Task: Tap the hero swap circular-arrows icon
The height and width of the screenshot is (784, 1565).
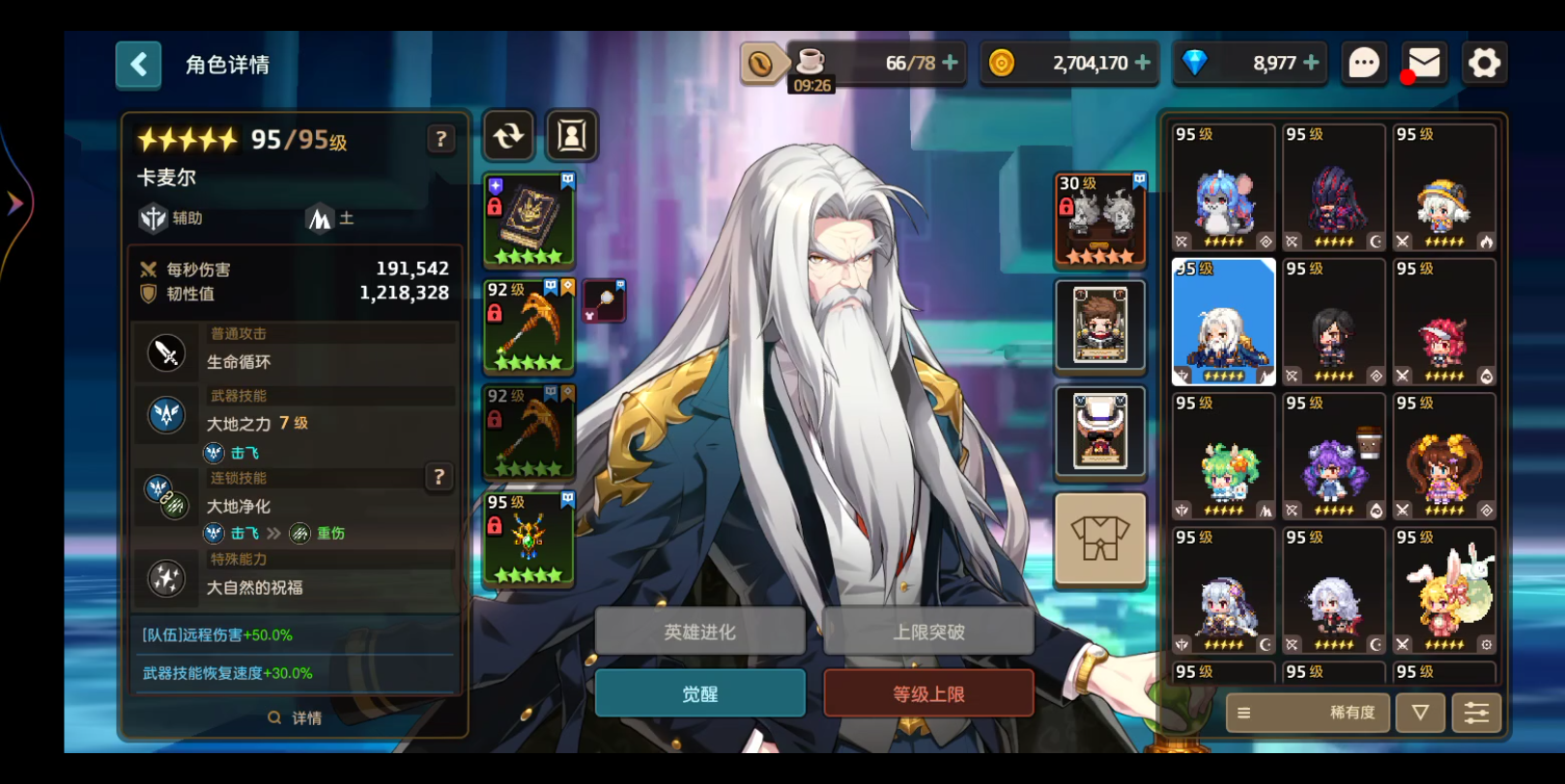Action: [x=508, y=136]
